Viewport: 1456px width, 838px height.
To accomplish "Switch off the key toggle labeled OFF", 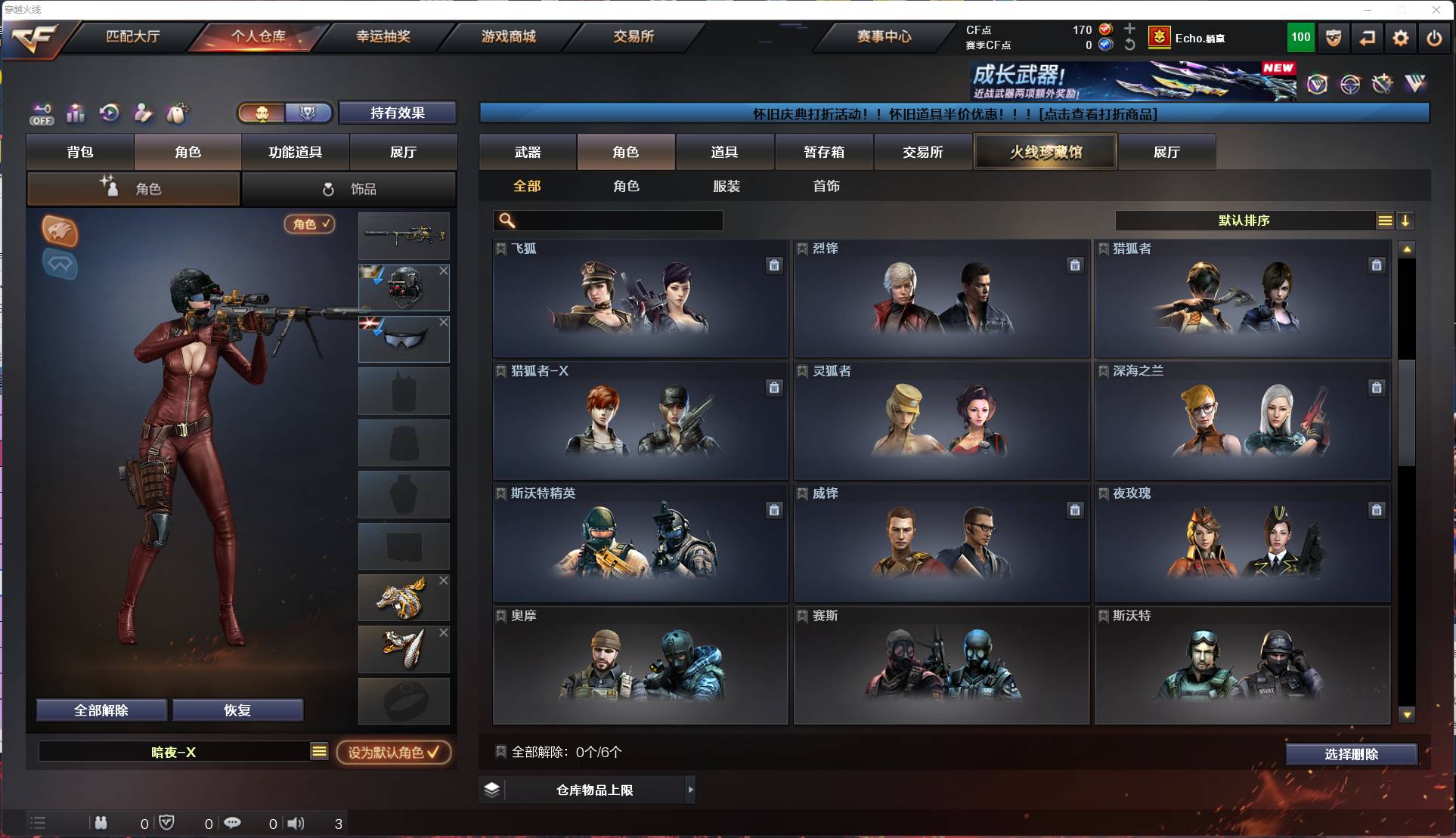I will coord(42,113).
